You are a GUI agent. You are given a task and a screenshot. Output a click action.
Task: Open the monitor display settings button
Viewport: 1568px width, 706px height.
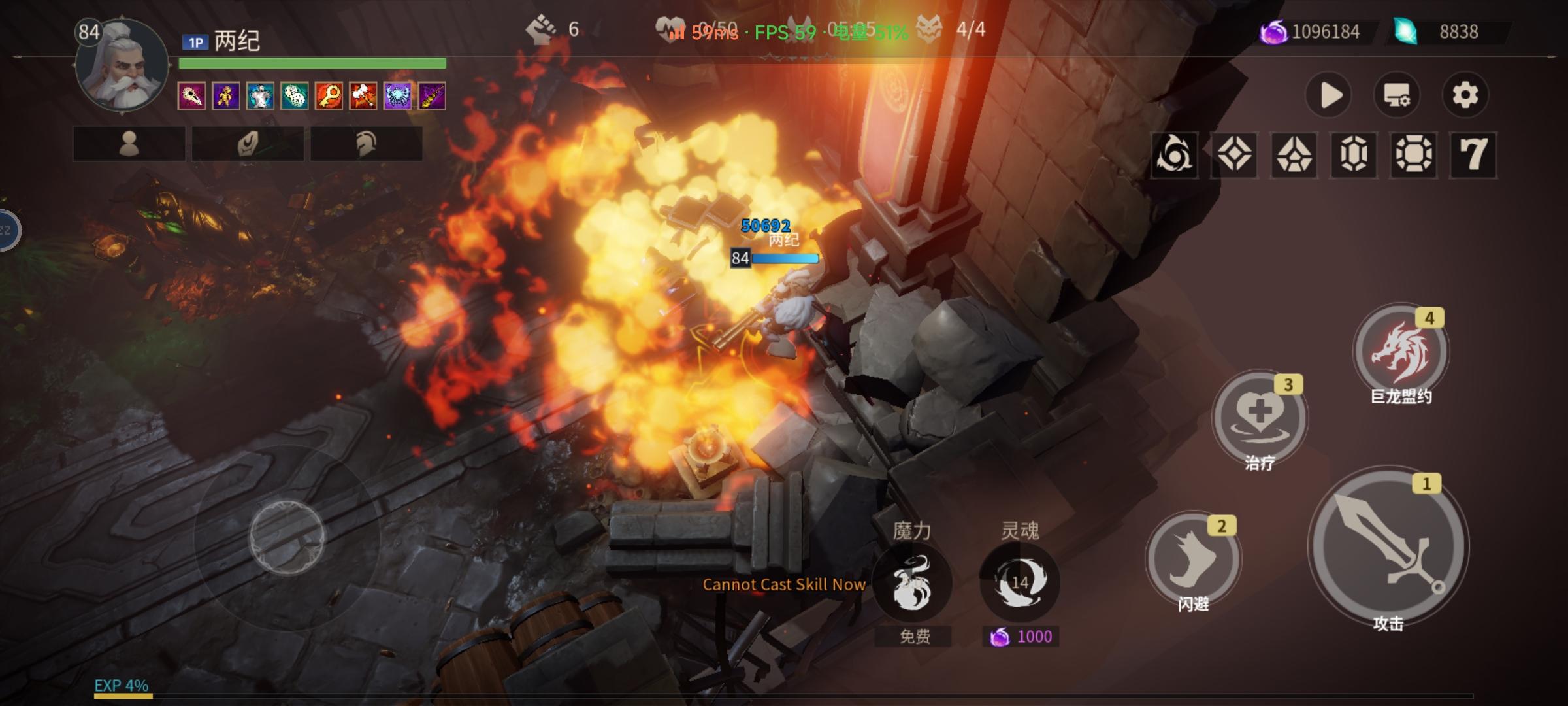(x=1397, y=95)
